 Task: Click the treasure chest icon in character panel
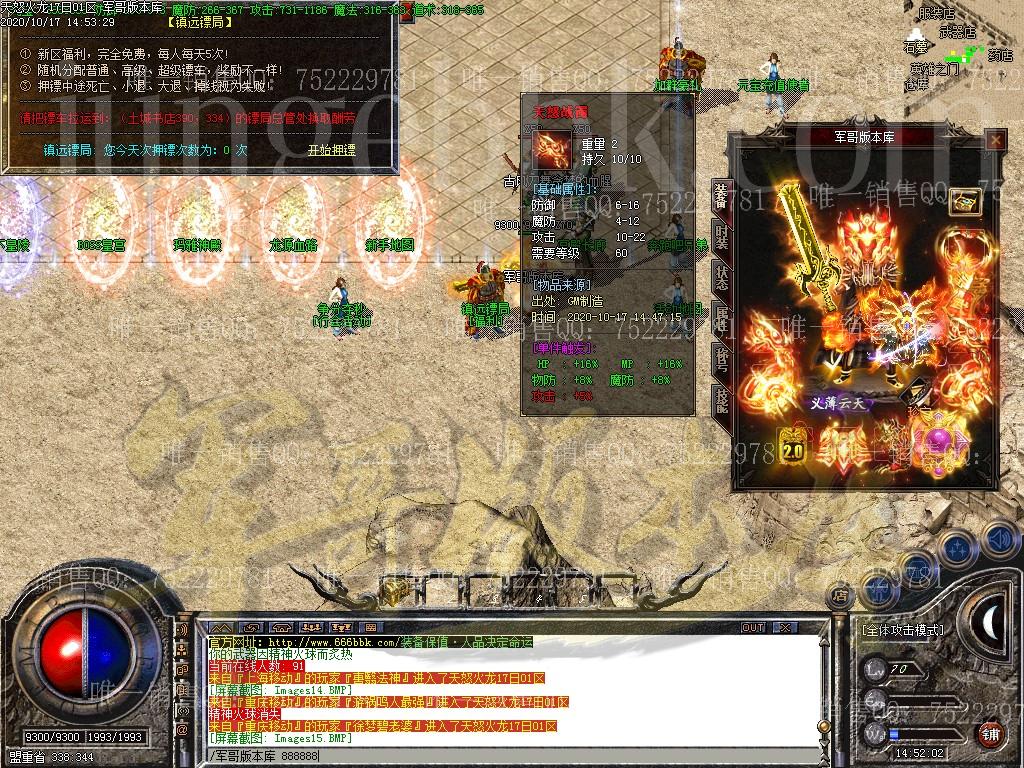[964, 201]
